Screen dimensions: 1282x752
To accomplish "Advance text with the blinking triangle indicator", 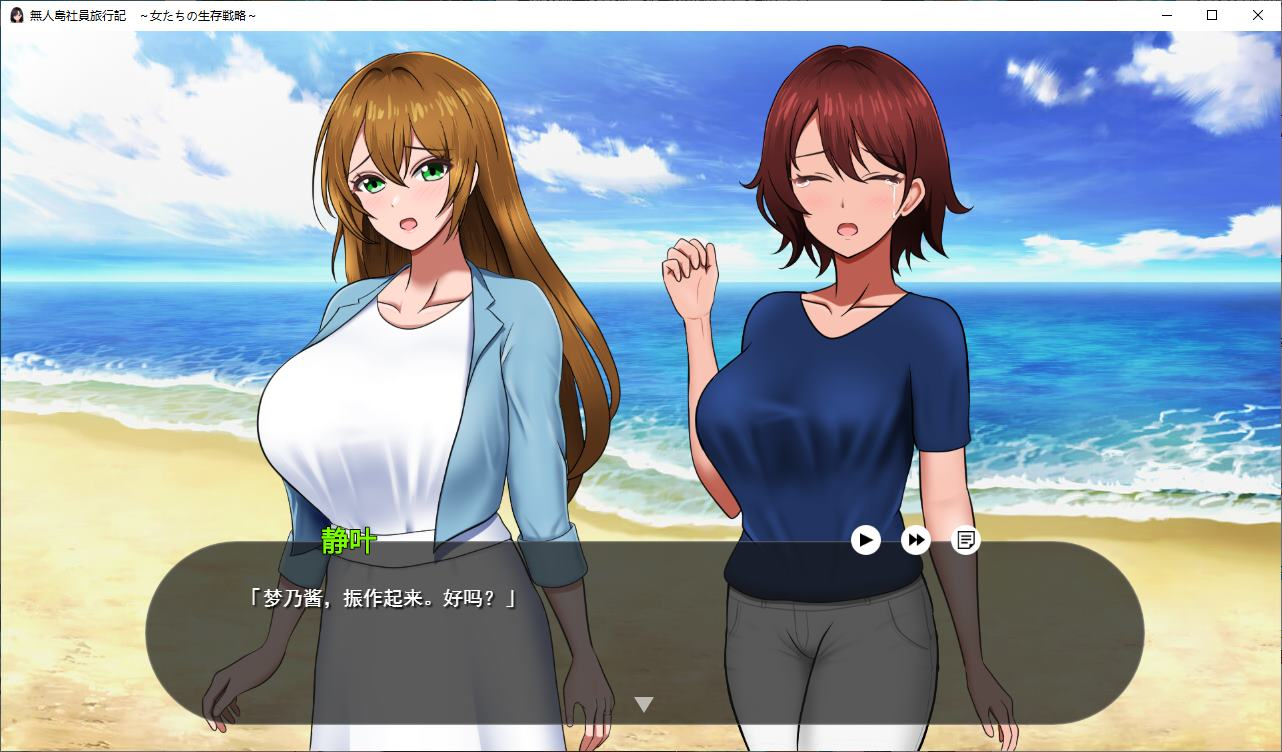I will 645,703.
